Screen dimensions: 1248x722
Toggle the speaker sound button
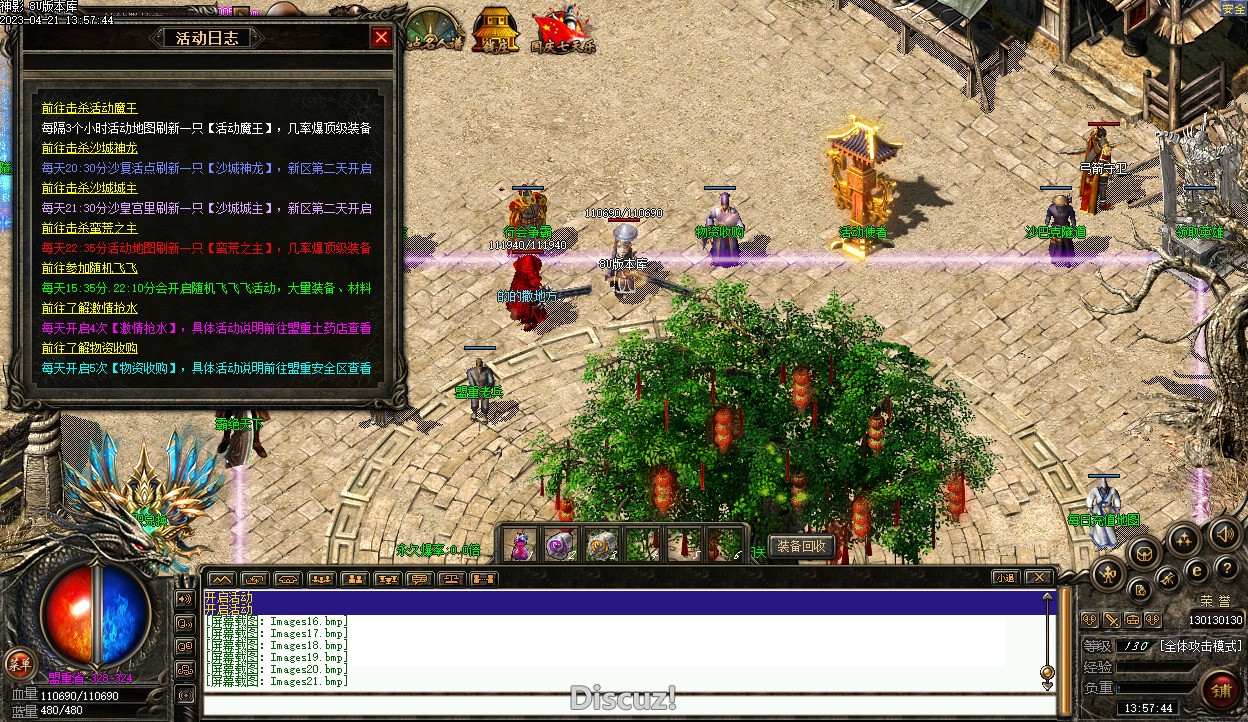[1224, 532]
